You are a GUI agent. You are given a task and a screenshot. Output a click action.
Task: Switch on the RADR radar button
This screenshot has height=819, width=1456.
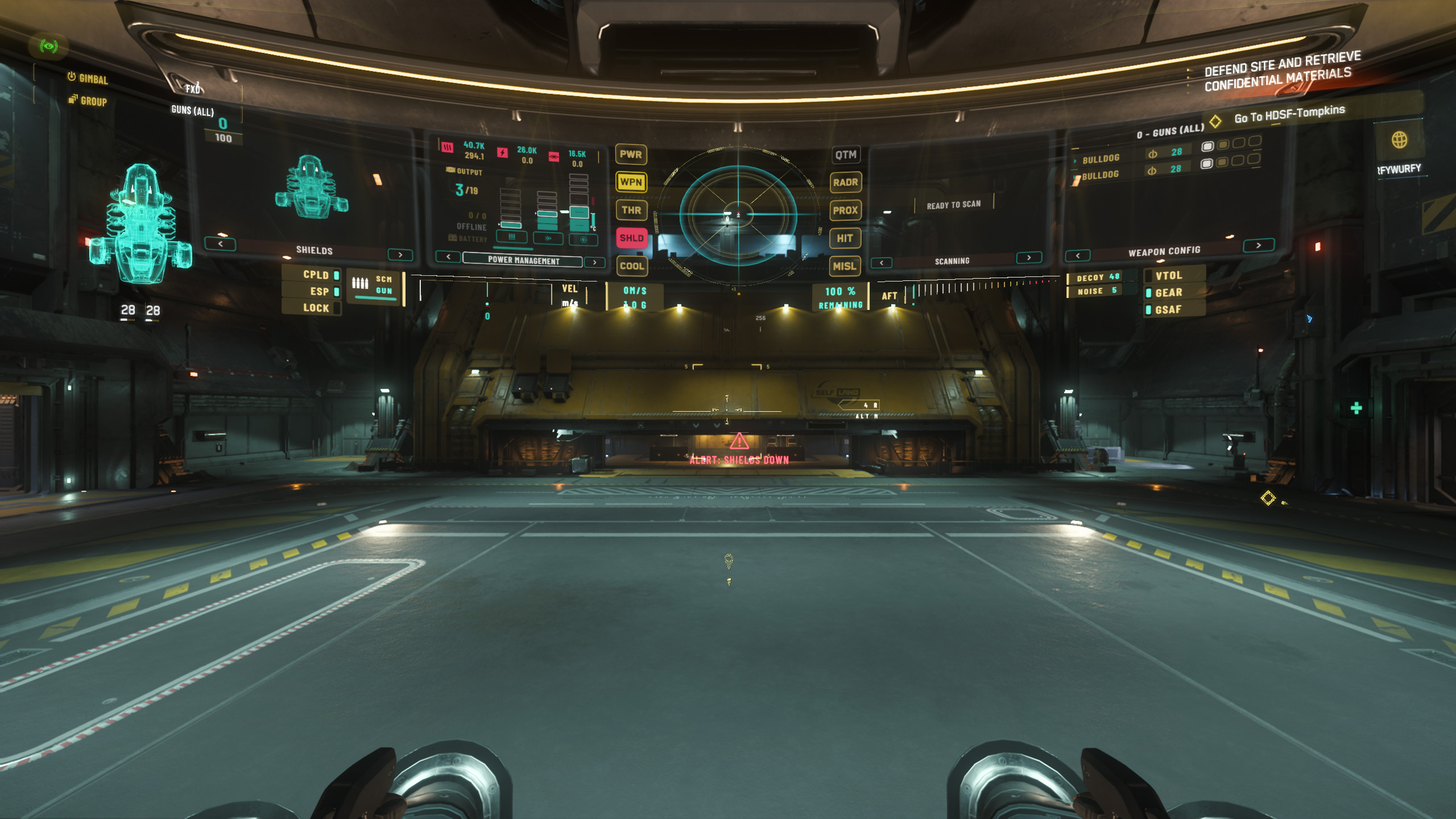tap(846, 183)
